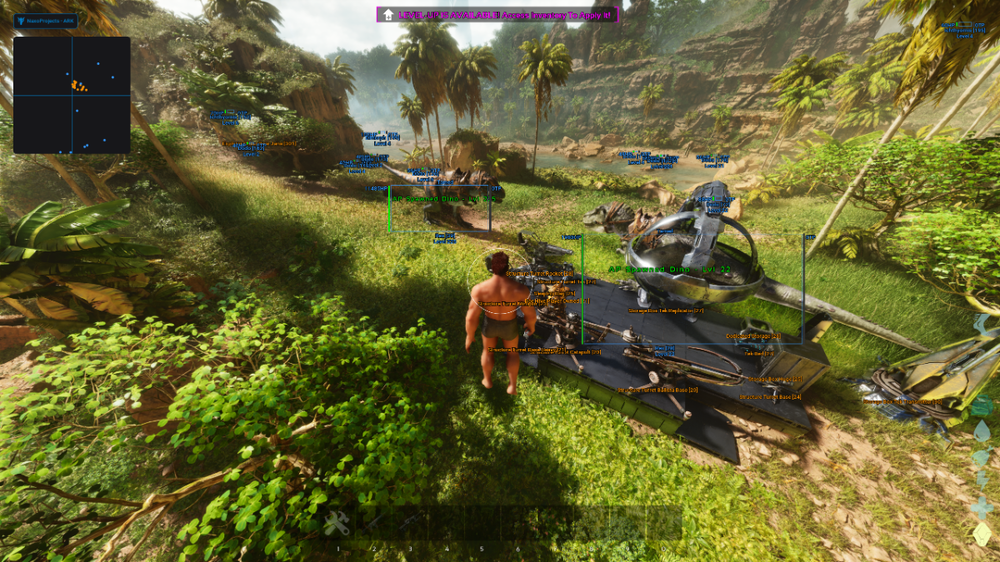Select the weapon in hotbar slot 3
This screenshot has width=1000, height=562.
(409, 522)
